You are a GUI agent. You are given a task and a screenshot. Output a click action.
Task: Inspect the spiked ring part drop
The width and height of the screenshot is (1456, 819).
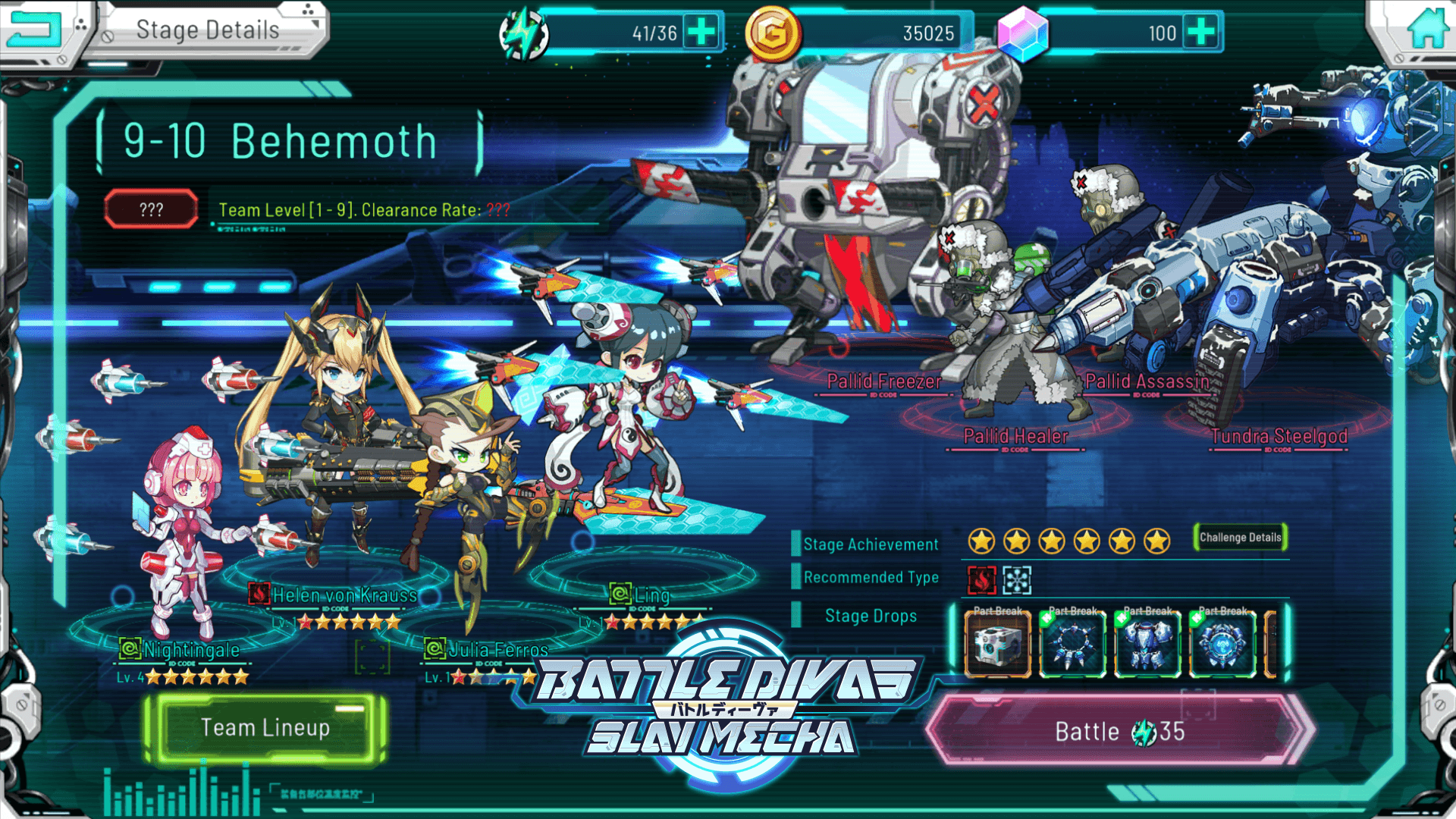click(x=1072, y=644)
